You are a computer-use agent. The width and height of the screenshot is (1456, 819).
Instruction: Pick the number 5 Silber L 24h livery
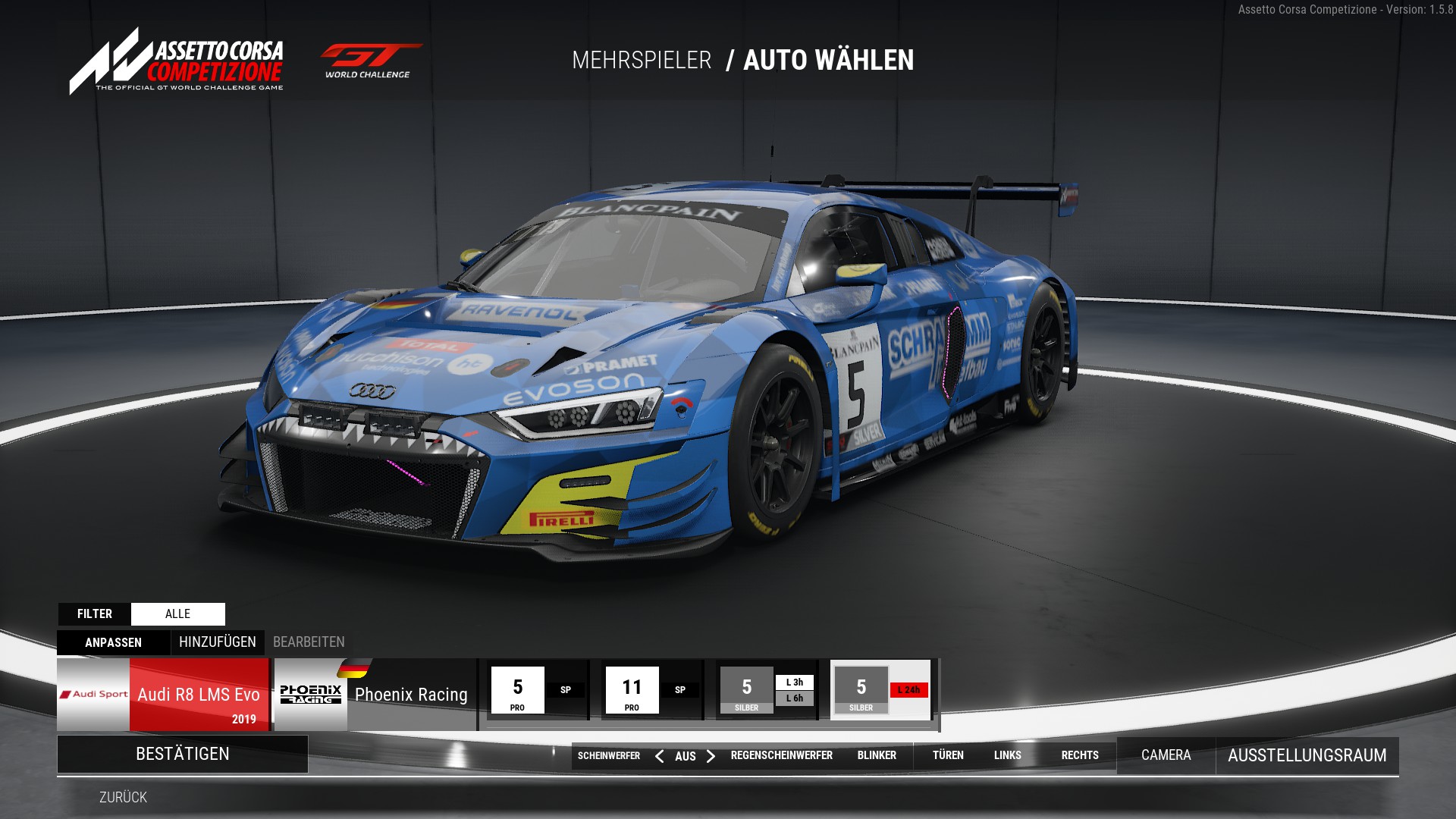click(881, 690)
